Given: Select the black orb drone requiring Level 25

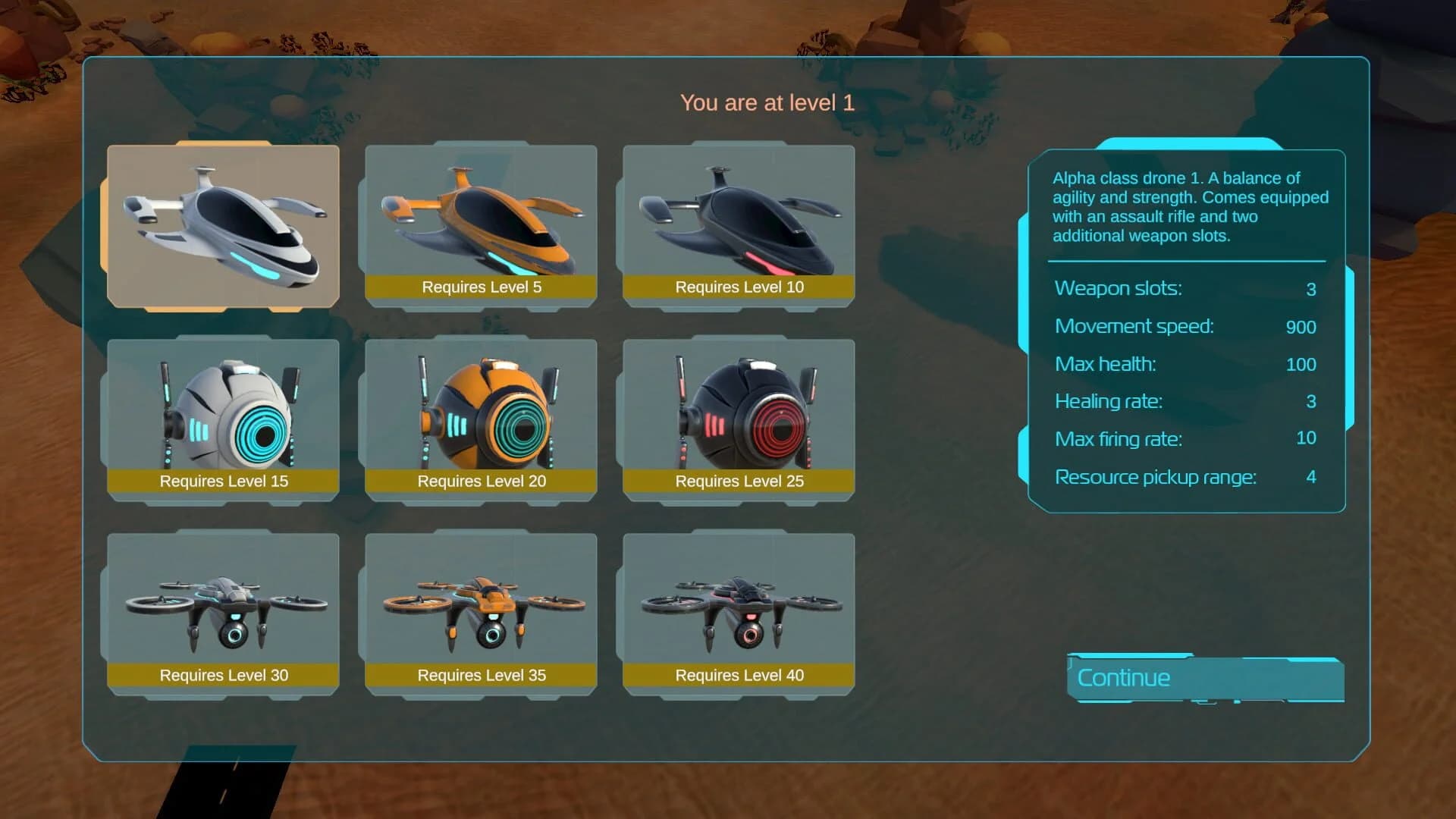Looking at the screenshot, I should [739, 413].
